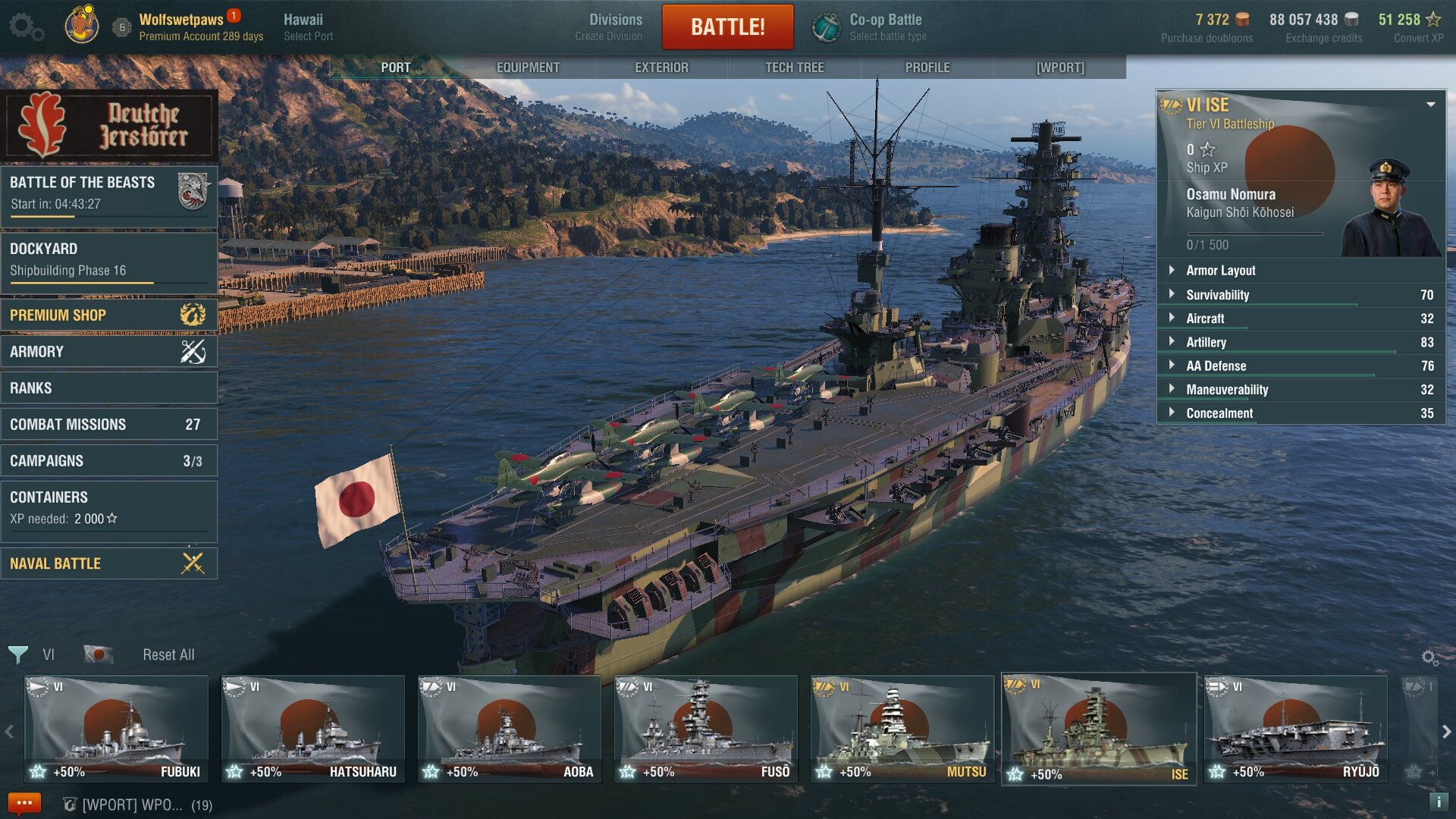Go to the Profile tab
This screenshot has width=1456, height=819.
pos(927,67)
